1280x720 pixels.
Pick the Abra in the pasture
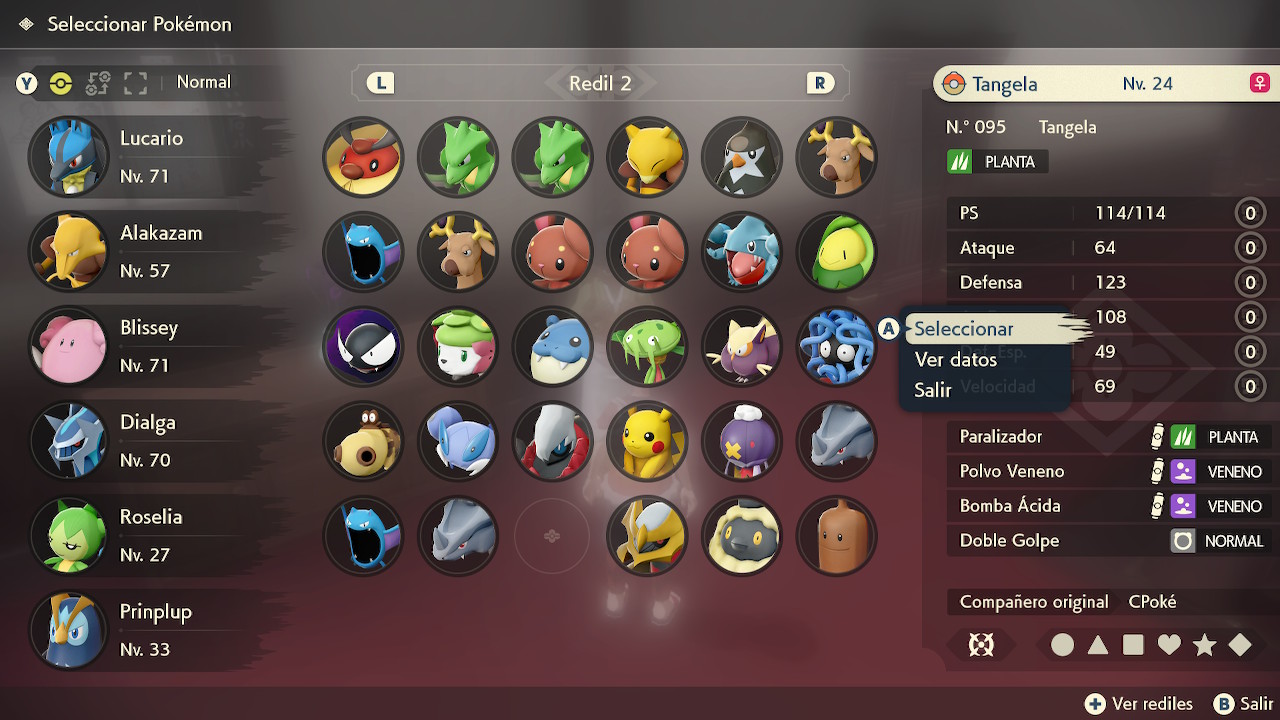point(647,157)
